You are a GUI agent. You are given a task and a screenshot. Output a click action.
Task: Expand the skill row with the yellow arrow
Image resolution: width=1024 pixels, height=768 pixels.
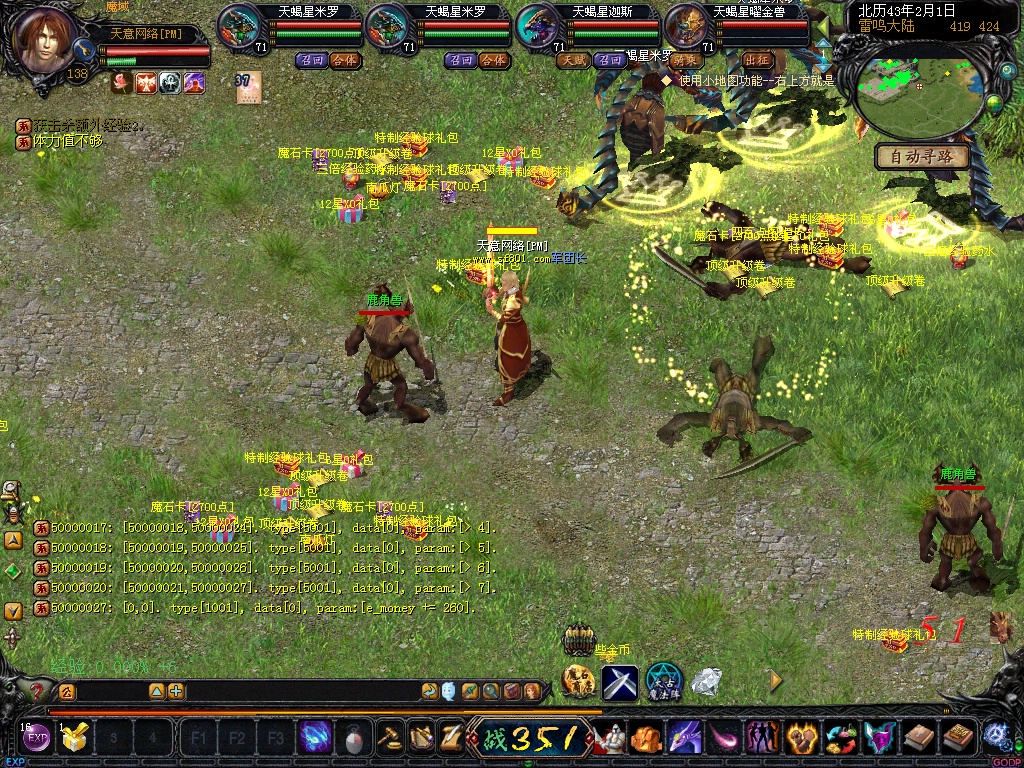pyautogui.click(x=775, y=680)
